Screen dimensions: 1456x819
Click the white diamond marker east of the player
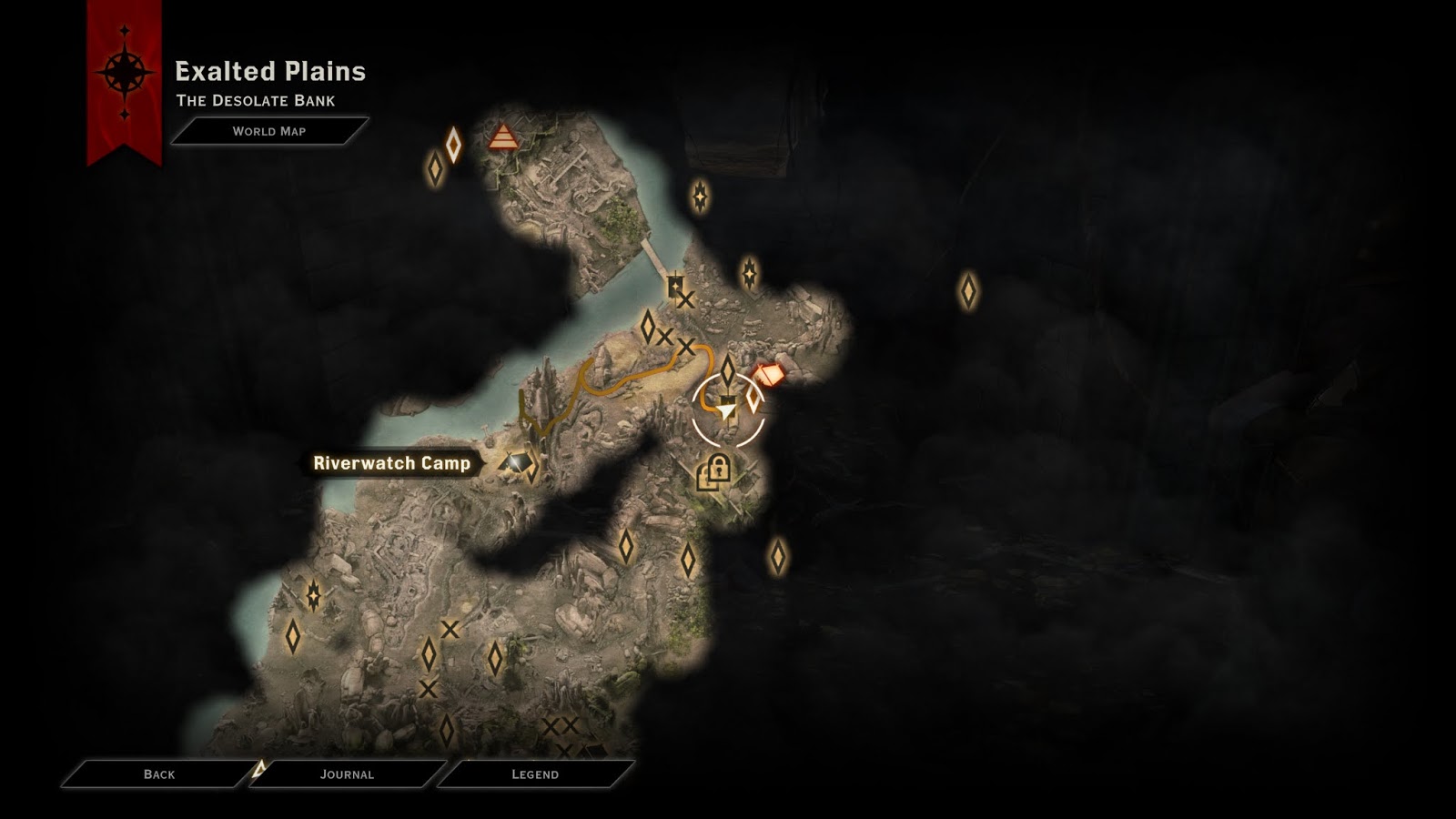pos(752,398)
